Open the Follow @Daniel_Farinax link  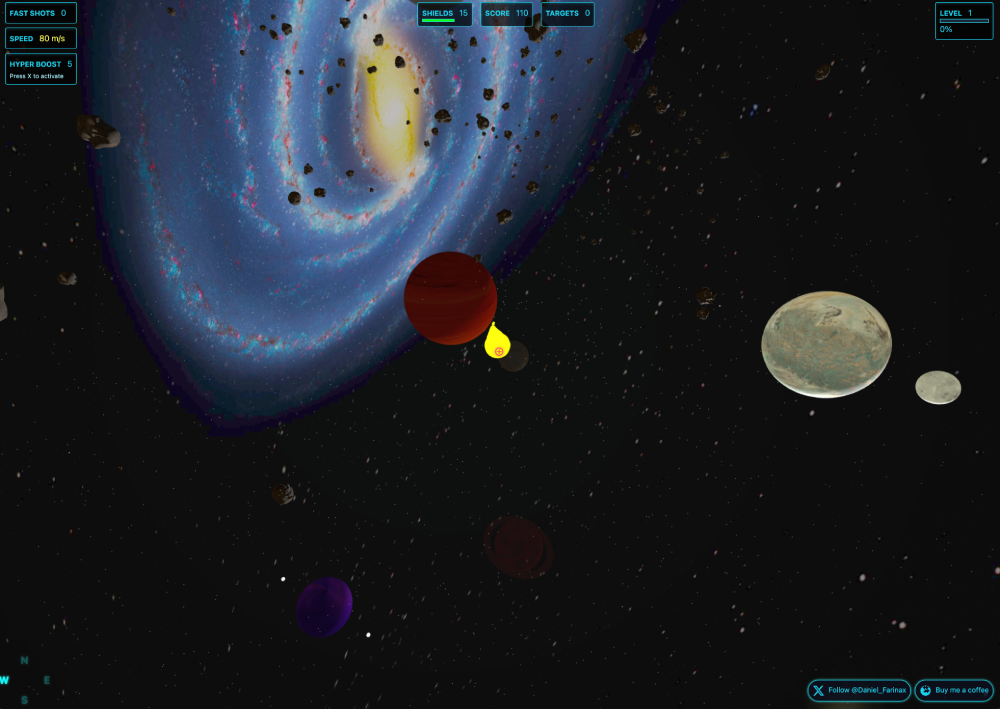[859, 690]
